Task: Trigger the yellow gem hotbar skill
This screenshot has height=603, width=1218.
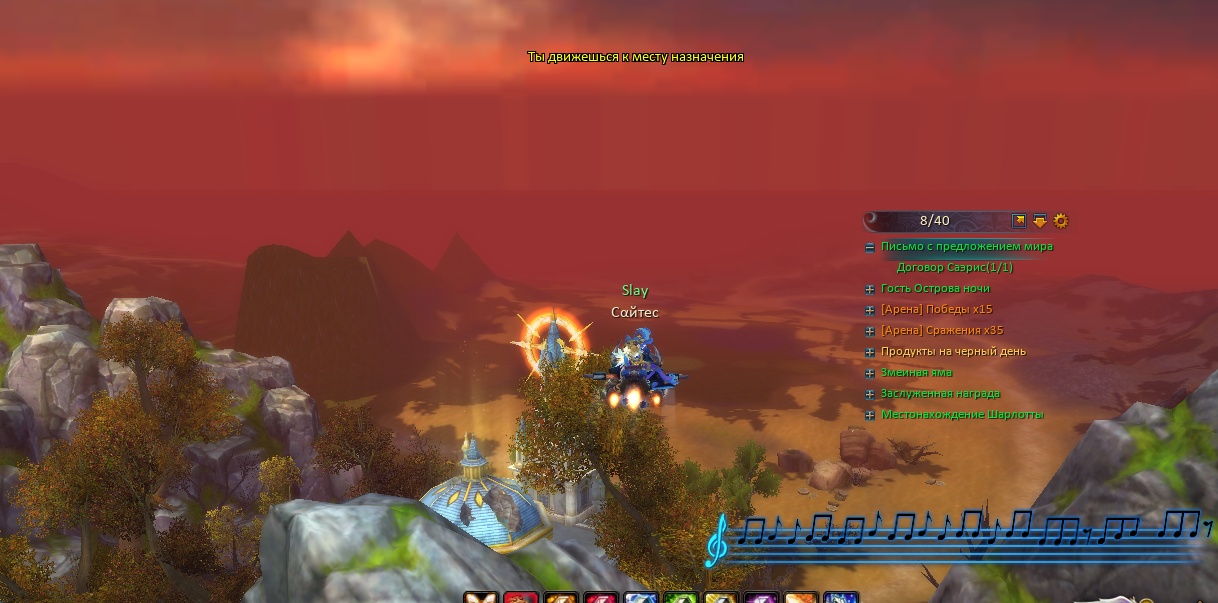Action: [721, 598]
